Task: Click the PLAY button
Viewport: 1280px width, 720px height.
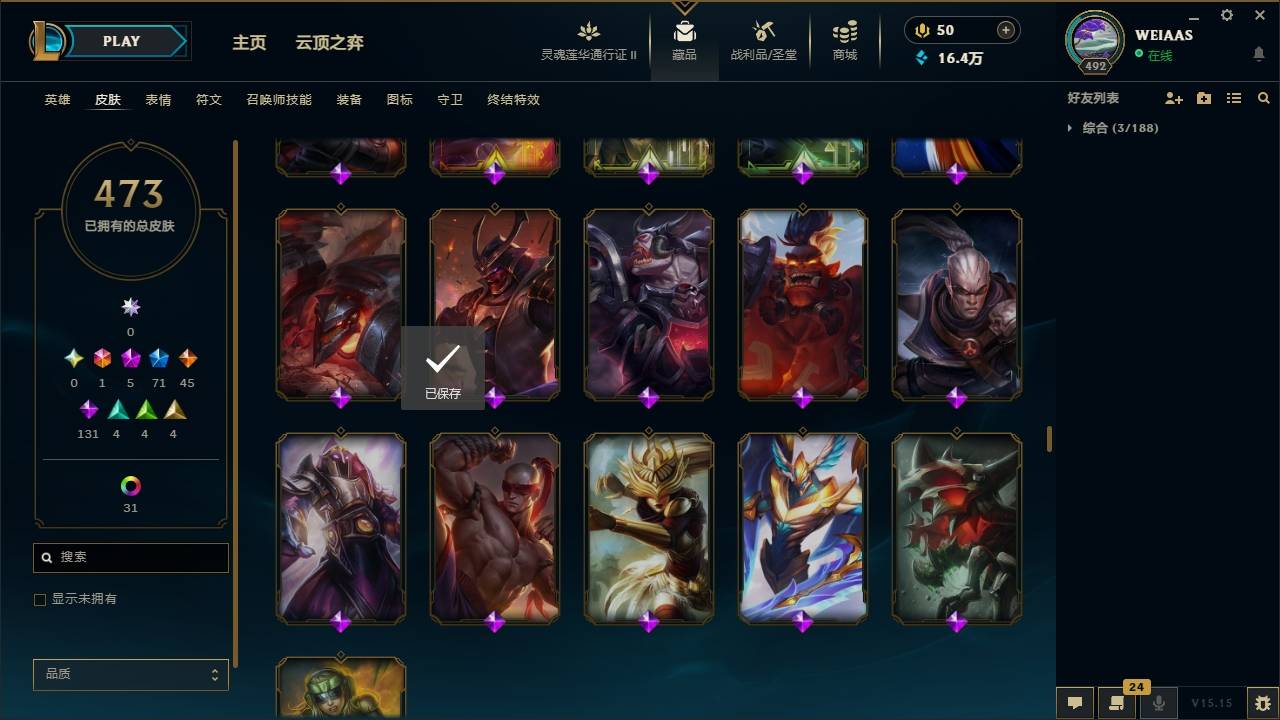Action: [x=120, y=41]
